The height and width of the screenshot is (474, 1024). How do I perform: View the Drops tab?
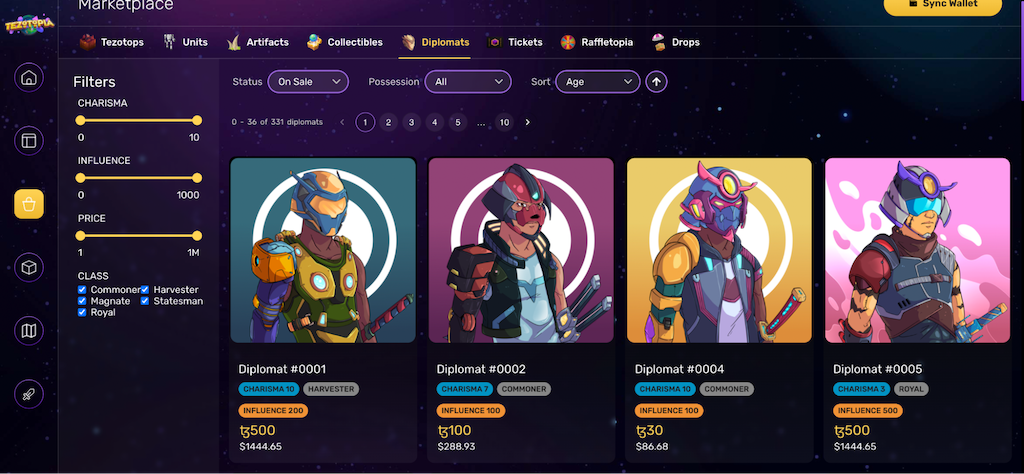(x=676, y=42)
